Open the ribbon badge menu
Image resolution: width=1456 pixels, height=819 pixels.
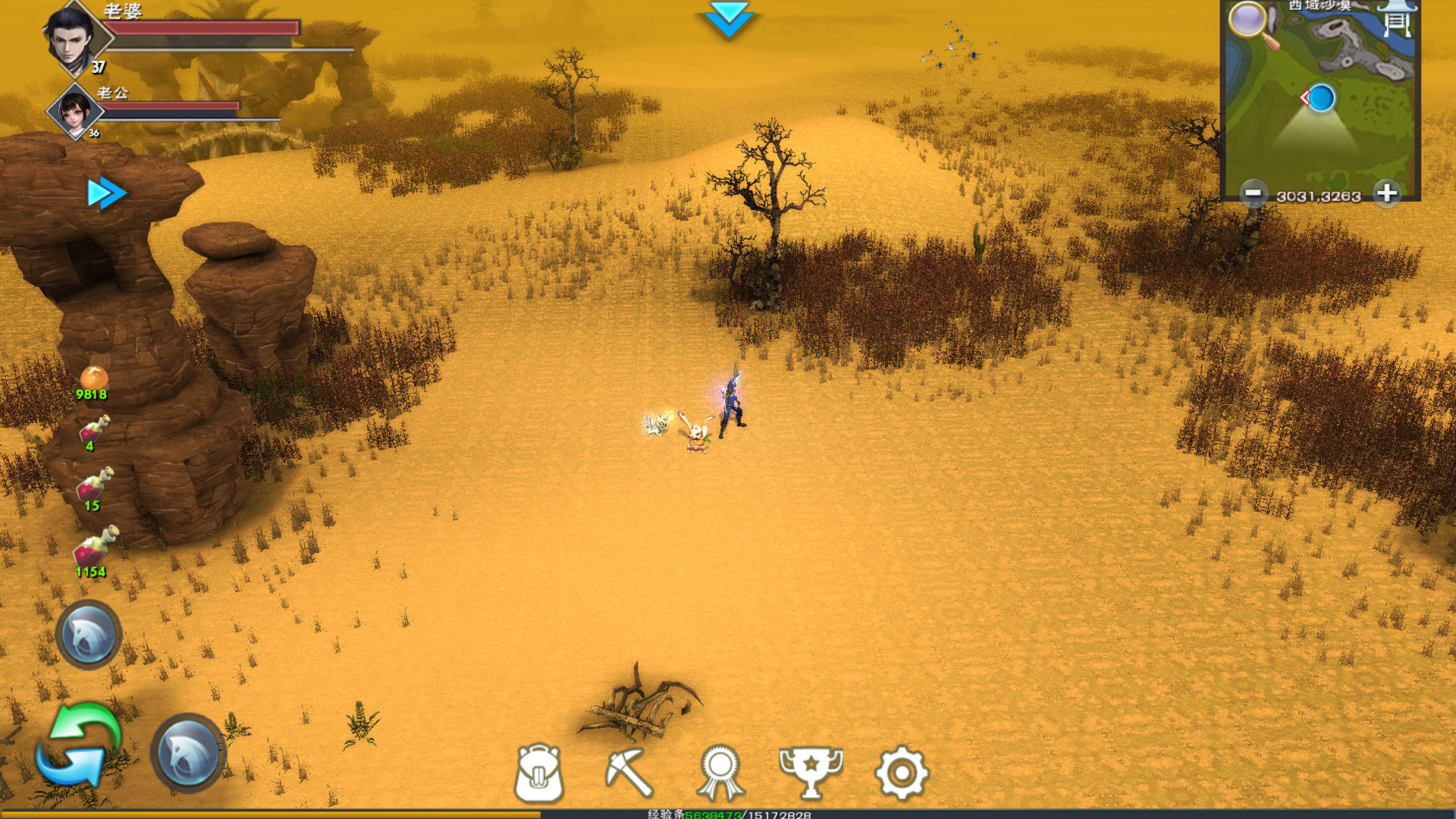720,772
